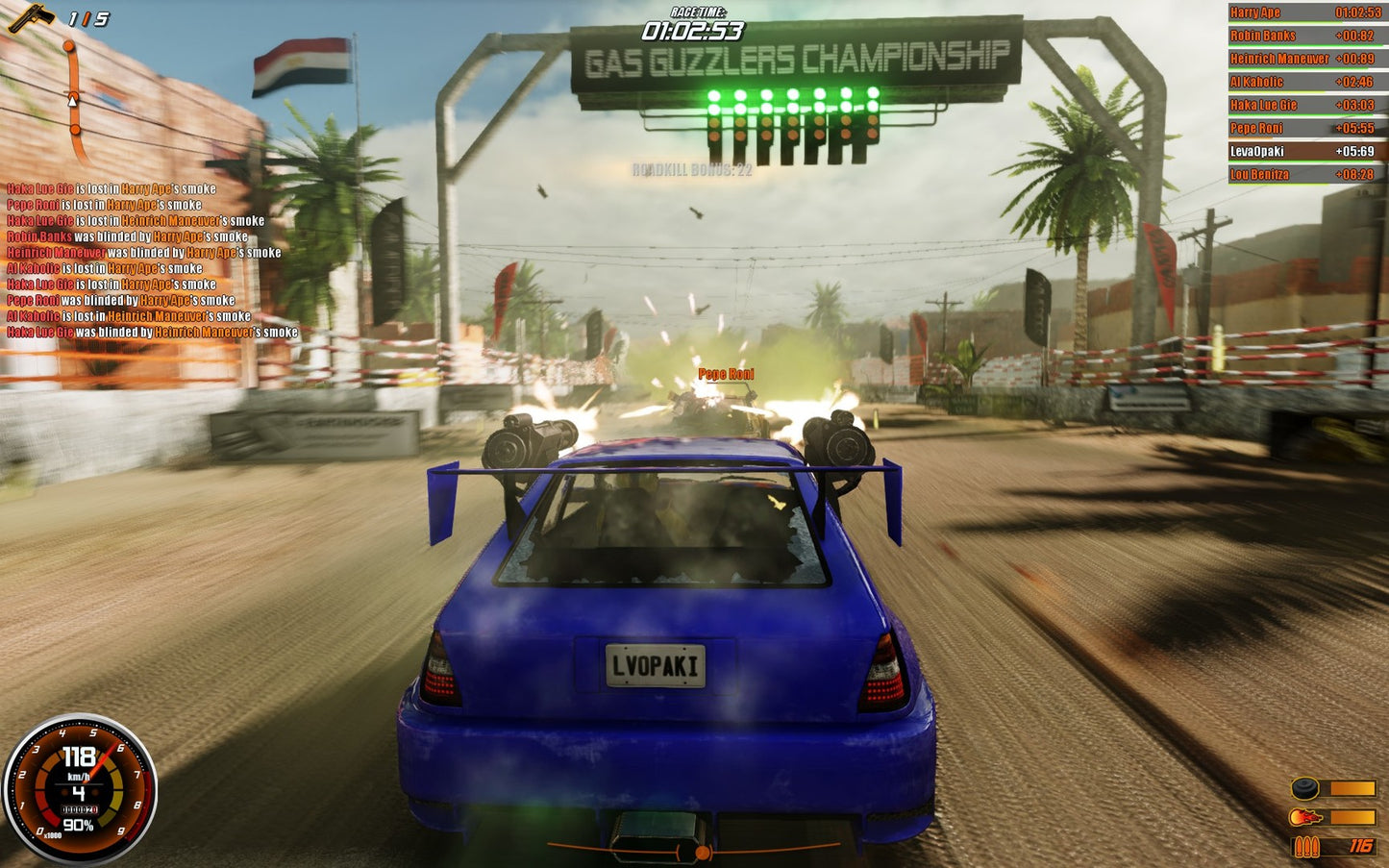
Task: Click the LevaOpaki row in the standings
Action: coord(1302,151)
